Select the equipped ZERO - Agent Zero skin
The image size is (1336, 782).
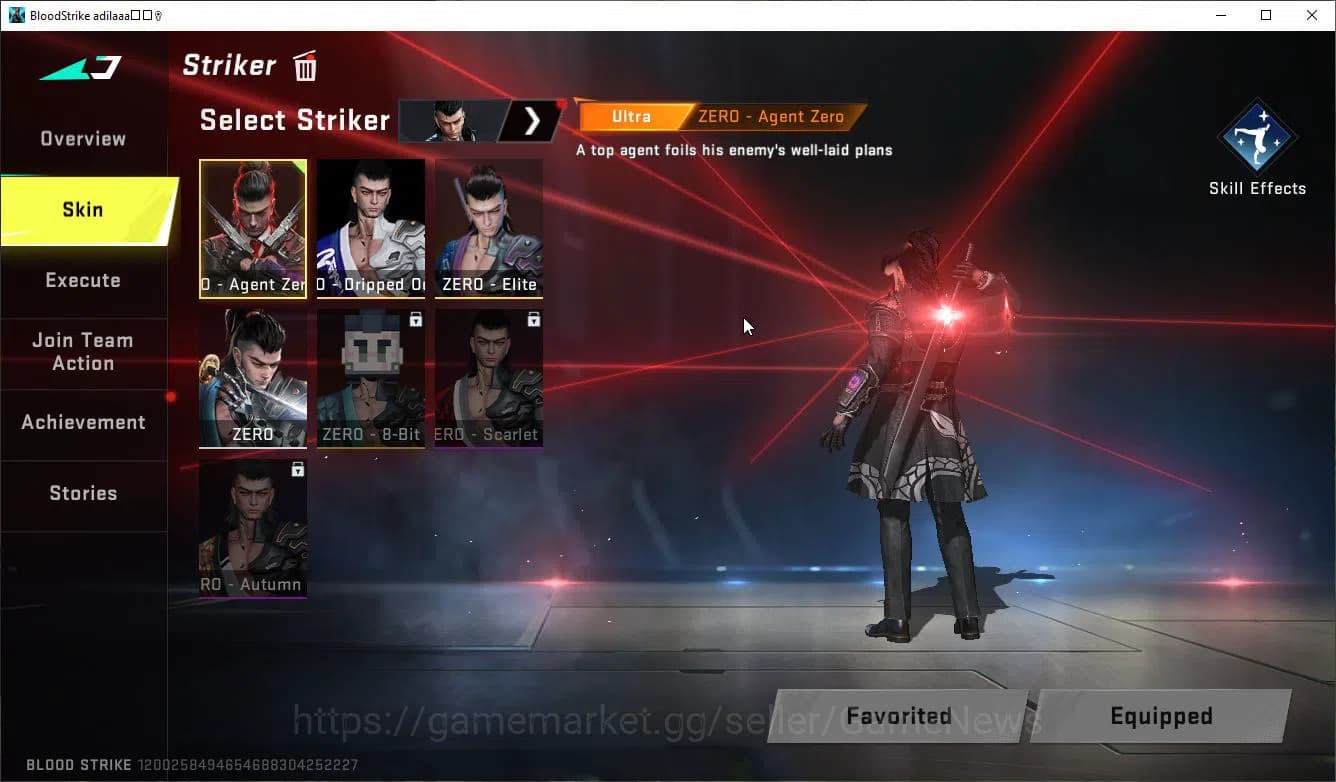253,228
